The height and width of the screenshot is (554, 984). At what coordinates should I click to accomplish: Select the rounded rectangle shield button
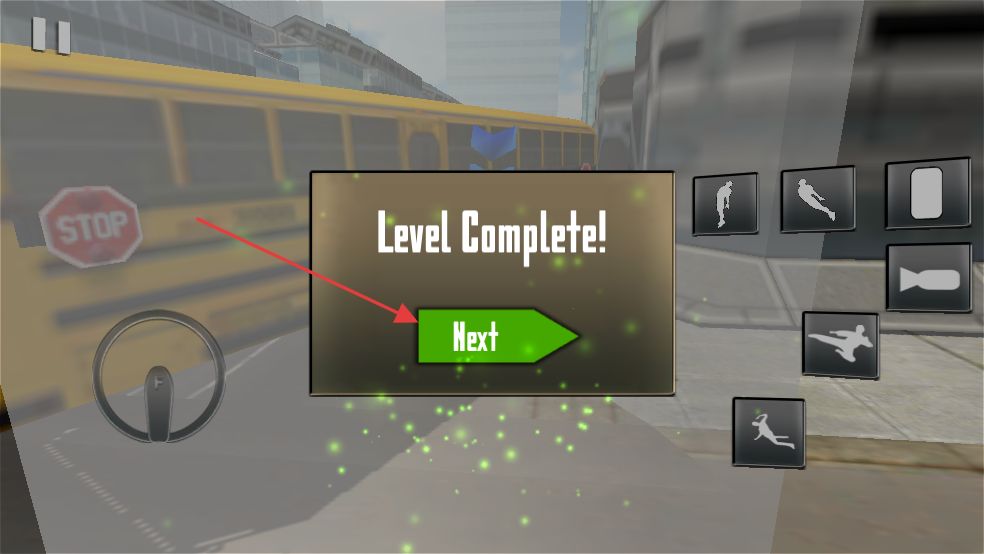pyautogui.click(x=927, y=192)
